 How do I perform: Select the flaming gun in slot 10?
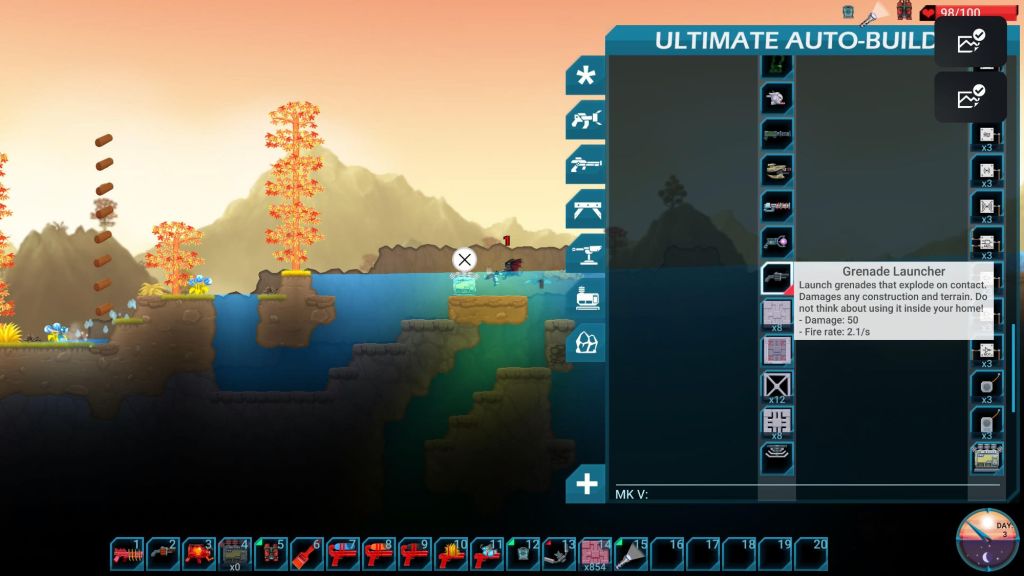coord(450,553)
